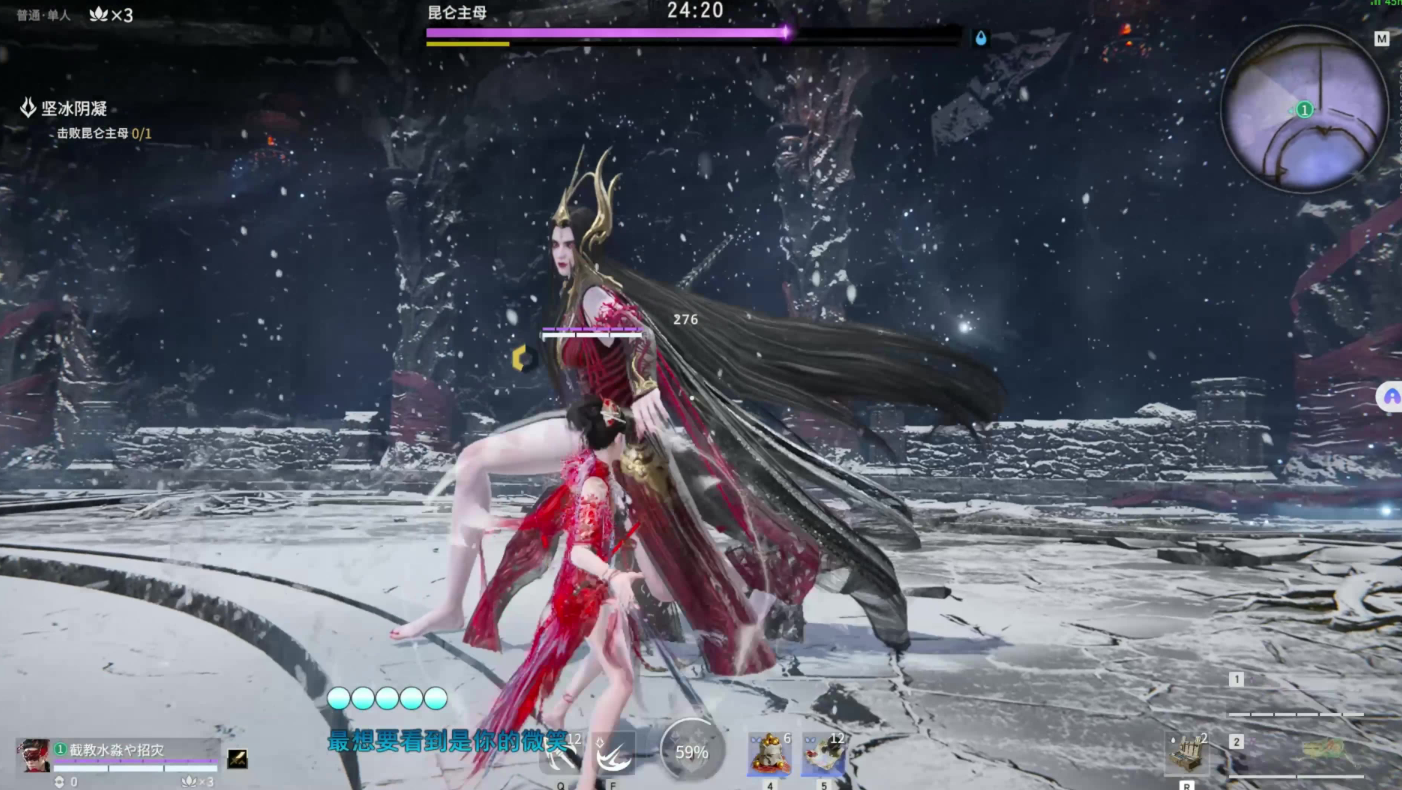Use the white consumable in slot 5
The image size is (1402, 790).
point(823,754)
